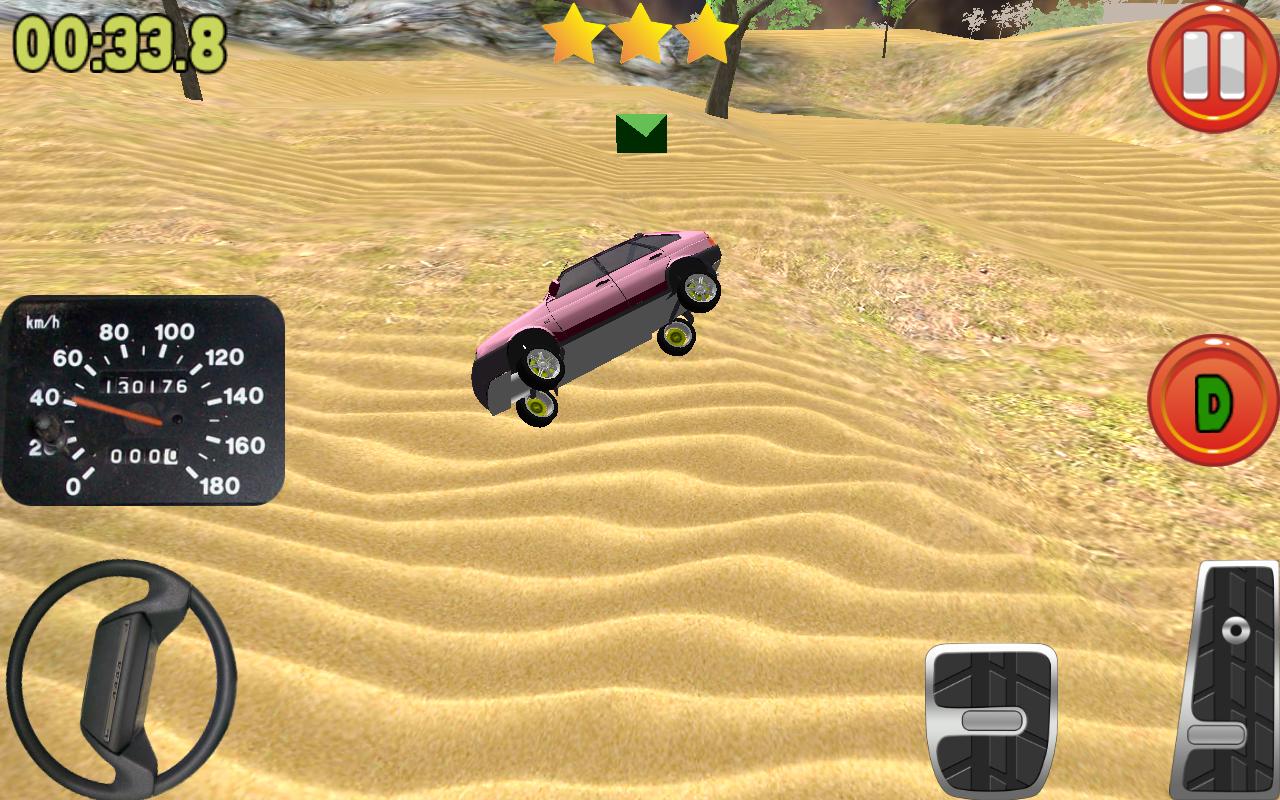Image resolution: width=1280 pixels, height=800 pixels.
Task: Tap the green checkpoint arrow marker
Action: click(640, 135)
